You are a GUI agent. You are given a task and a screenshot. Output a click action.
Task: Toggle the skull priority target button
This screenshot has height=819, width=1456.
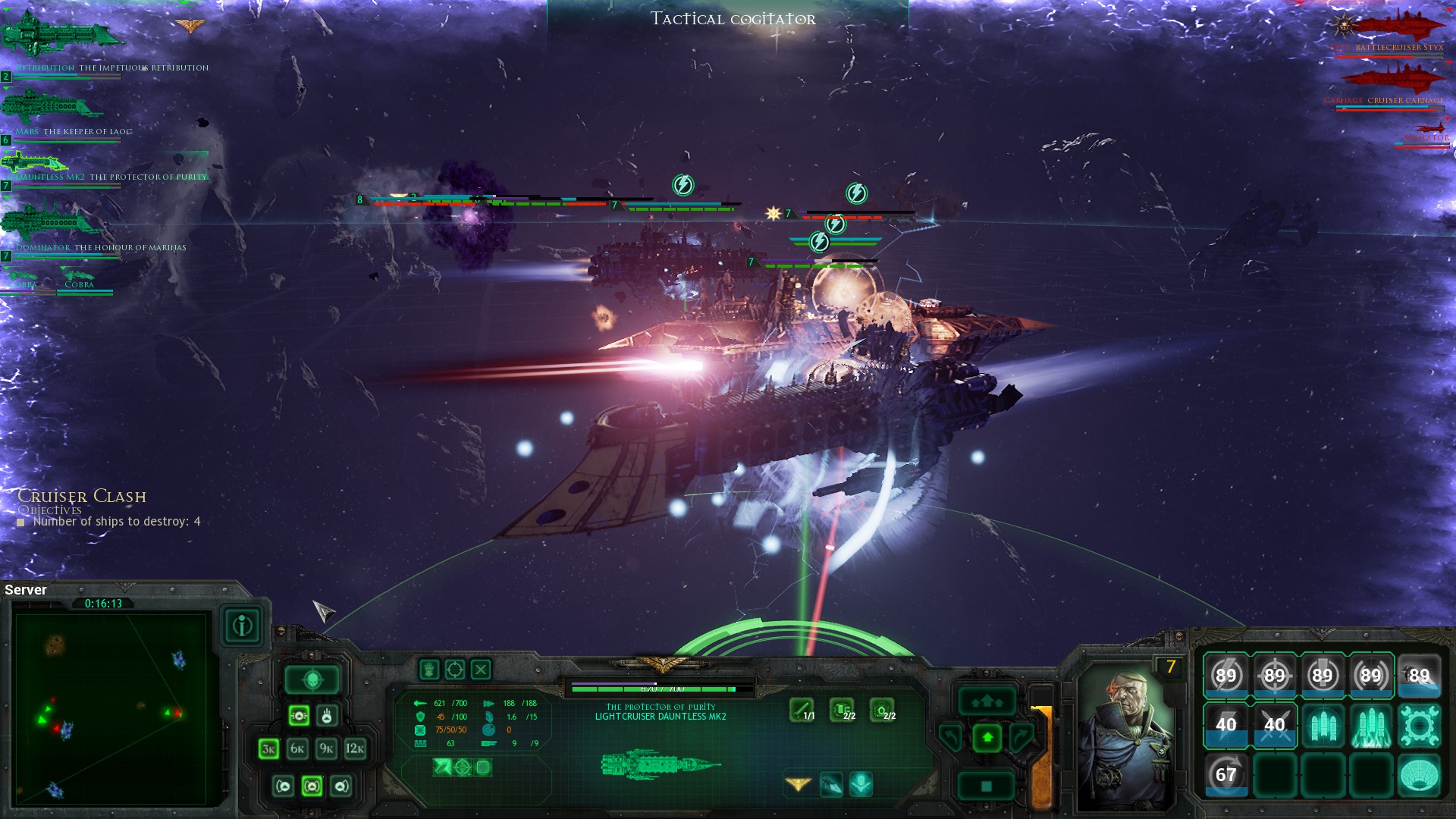point(312,680)
